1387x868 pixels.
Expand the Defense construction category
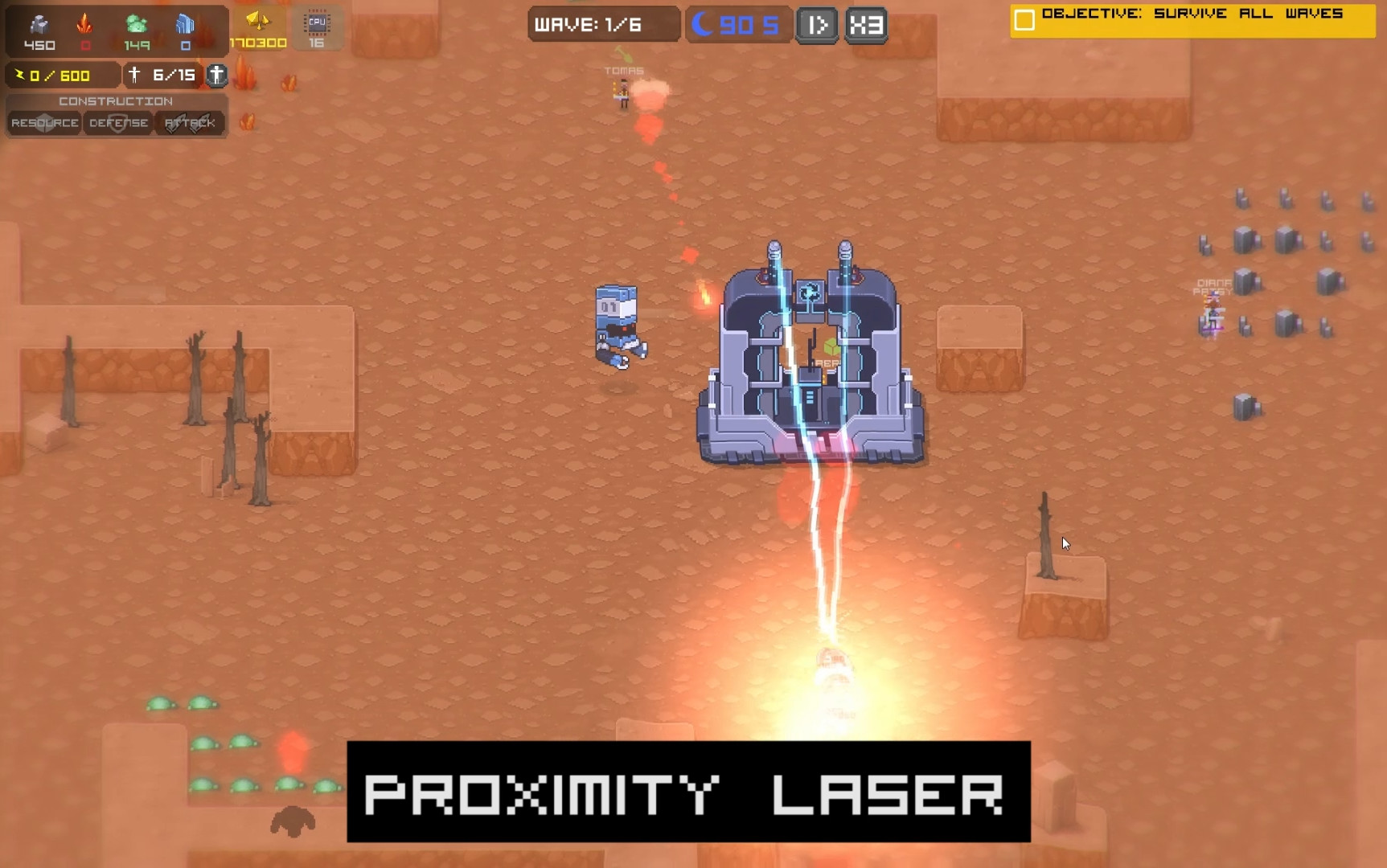(117, 123)
